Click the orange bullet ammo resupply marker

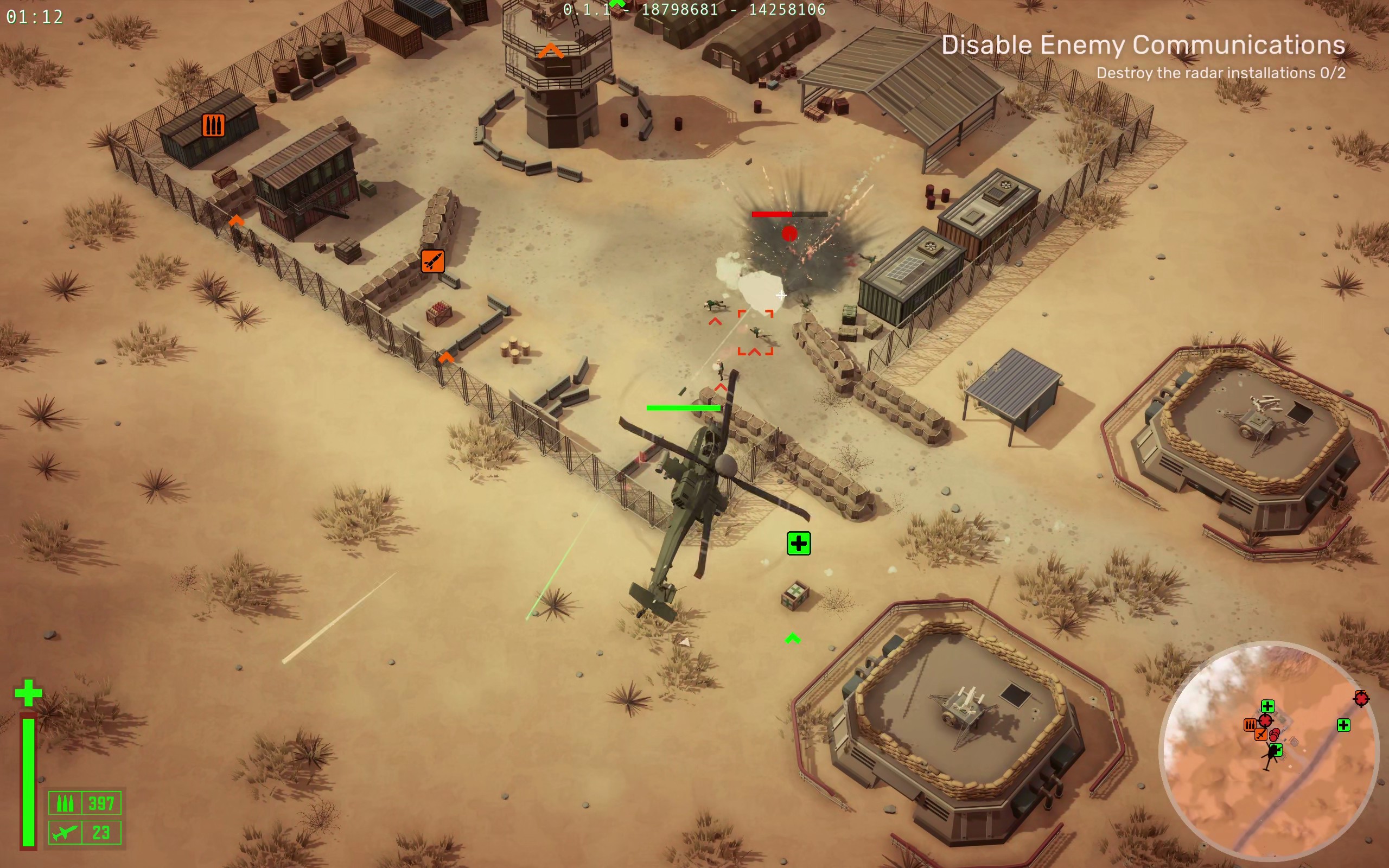click(x=213, y=125)
